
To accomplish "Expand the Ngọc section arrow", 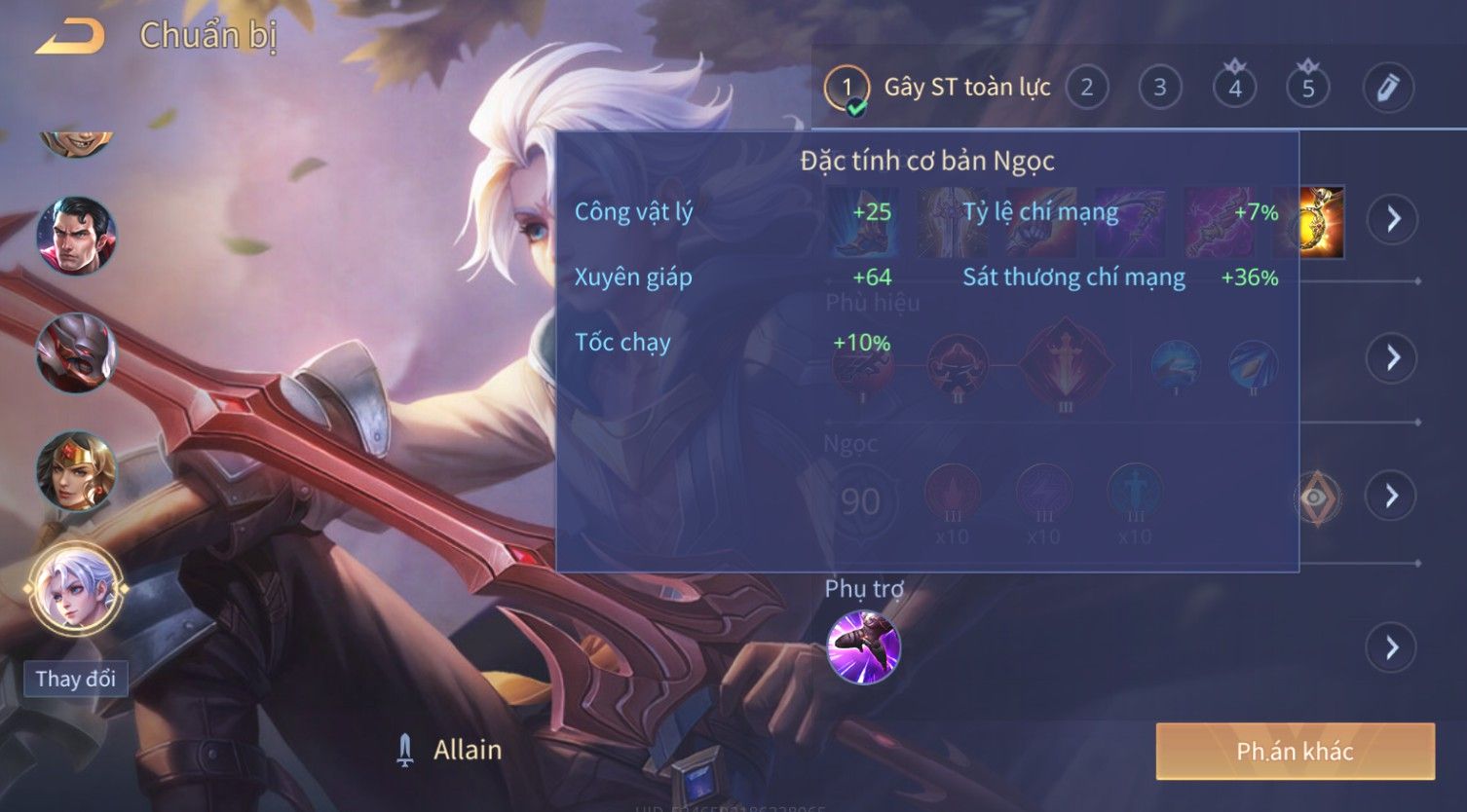I will click(1392, 496).
